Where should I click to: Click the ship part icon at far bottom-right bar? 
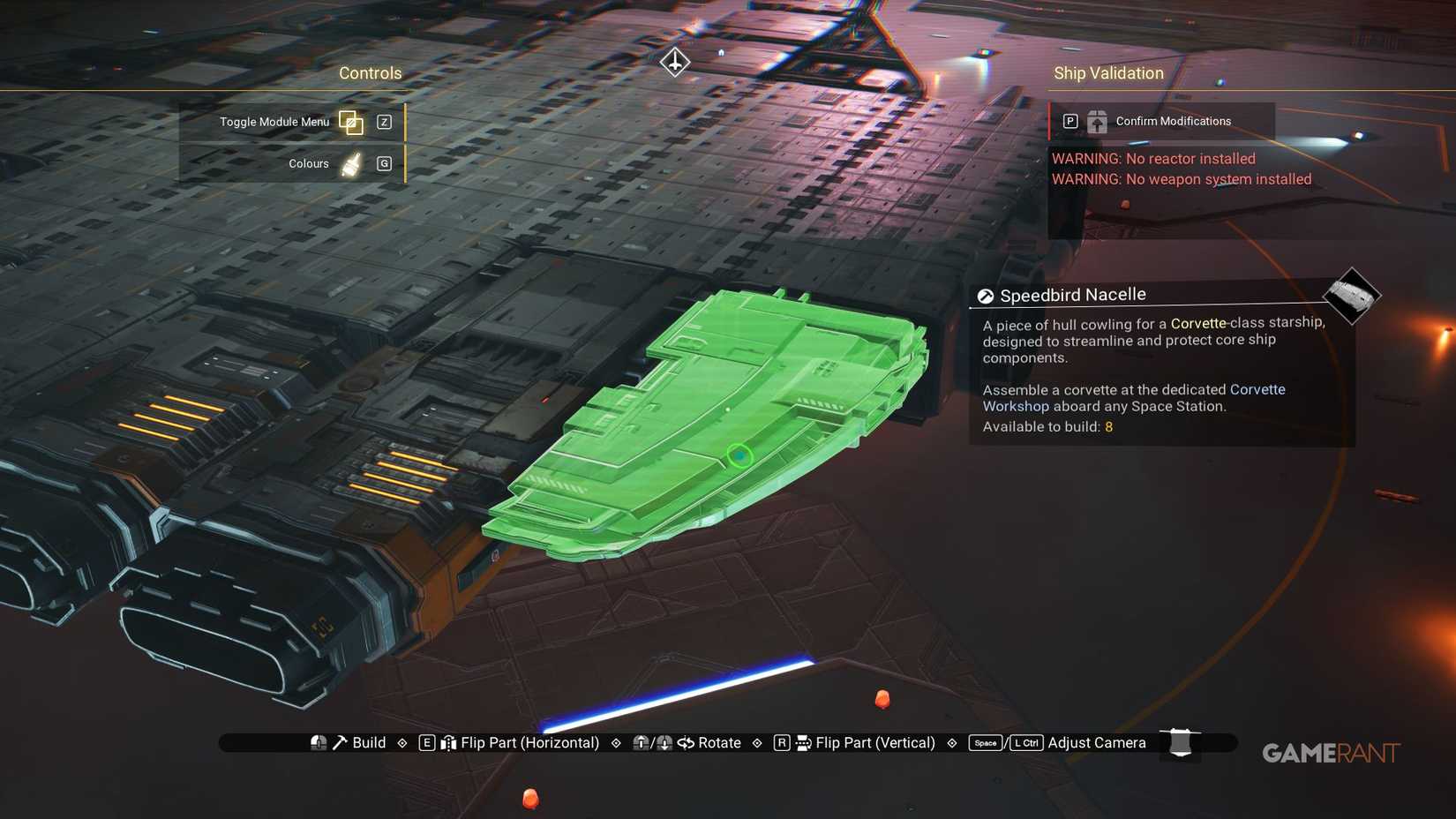tap(1179, 742)
